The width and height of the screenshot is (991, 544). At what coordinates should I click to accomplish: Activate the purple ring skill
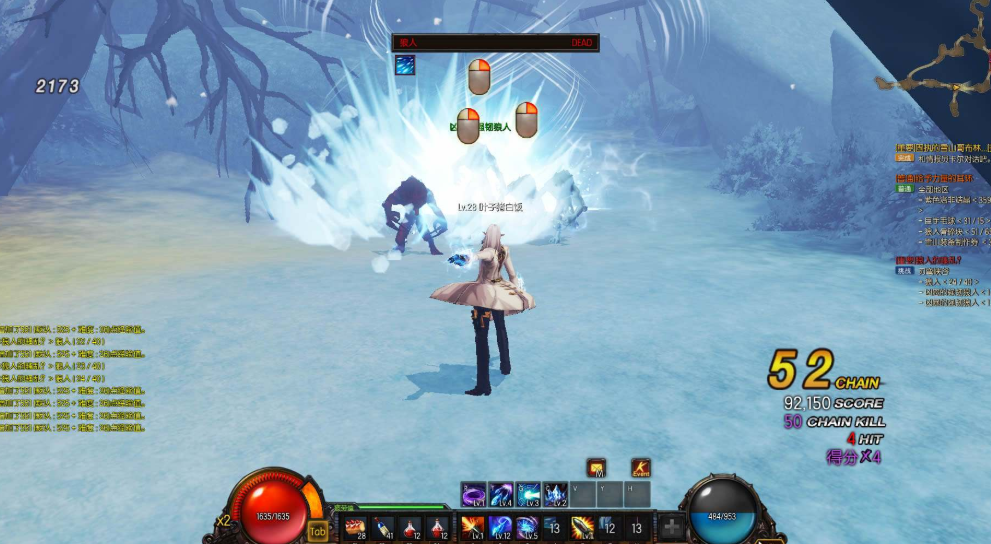473,494
